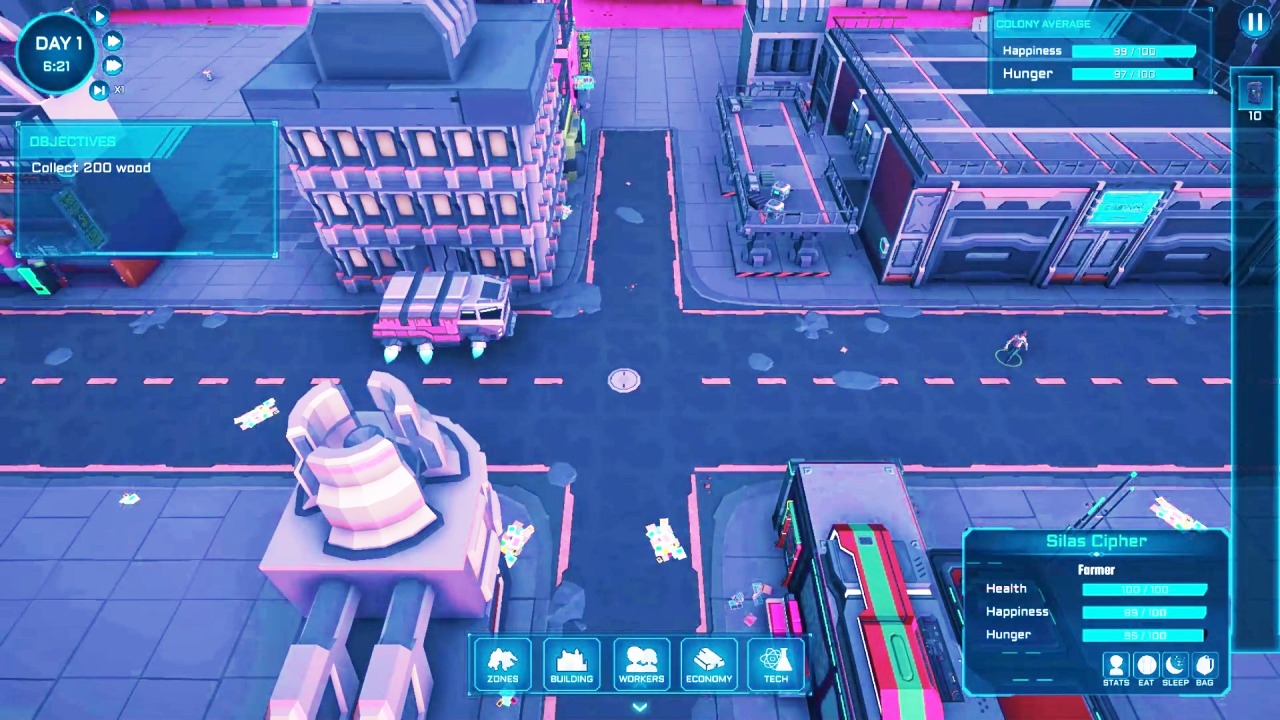
Task: Send Silas Cipher to Sleep
Action: [1175, 667]
